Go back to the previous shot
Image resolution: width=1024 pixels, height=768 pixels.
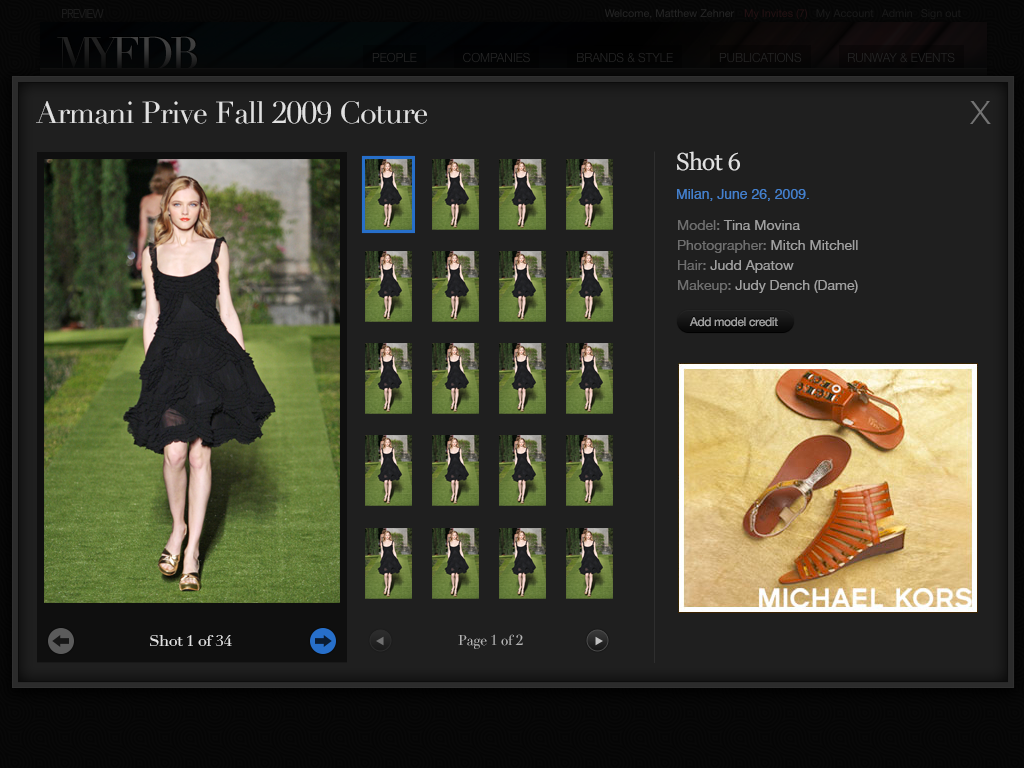(61, 641)
